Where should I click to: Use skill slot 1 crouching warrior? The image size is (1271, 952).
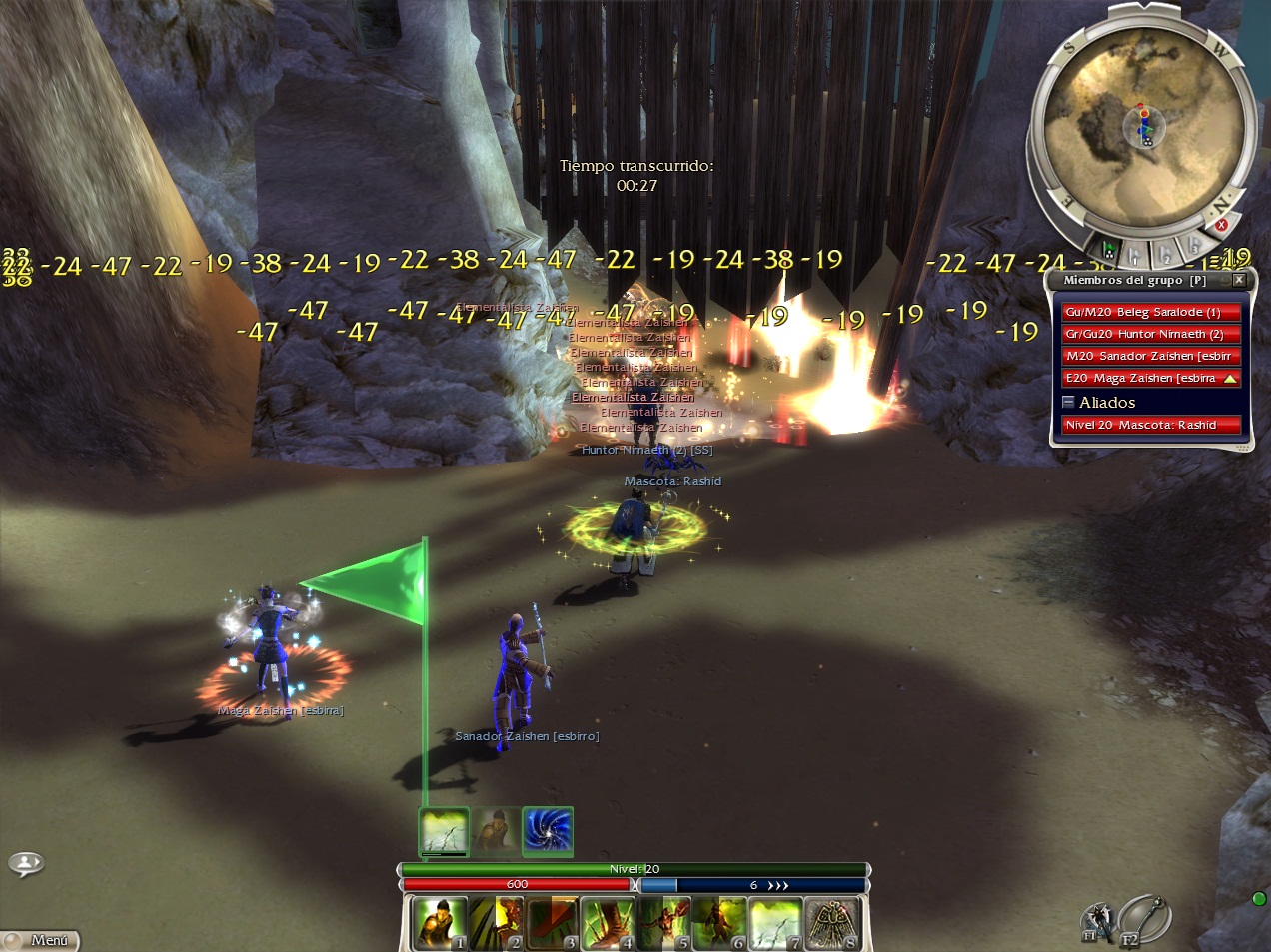[x=440, y=923]
